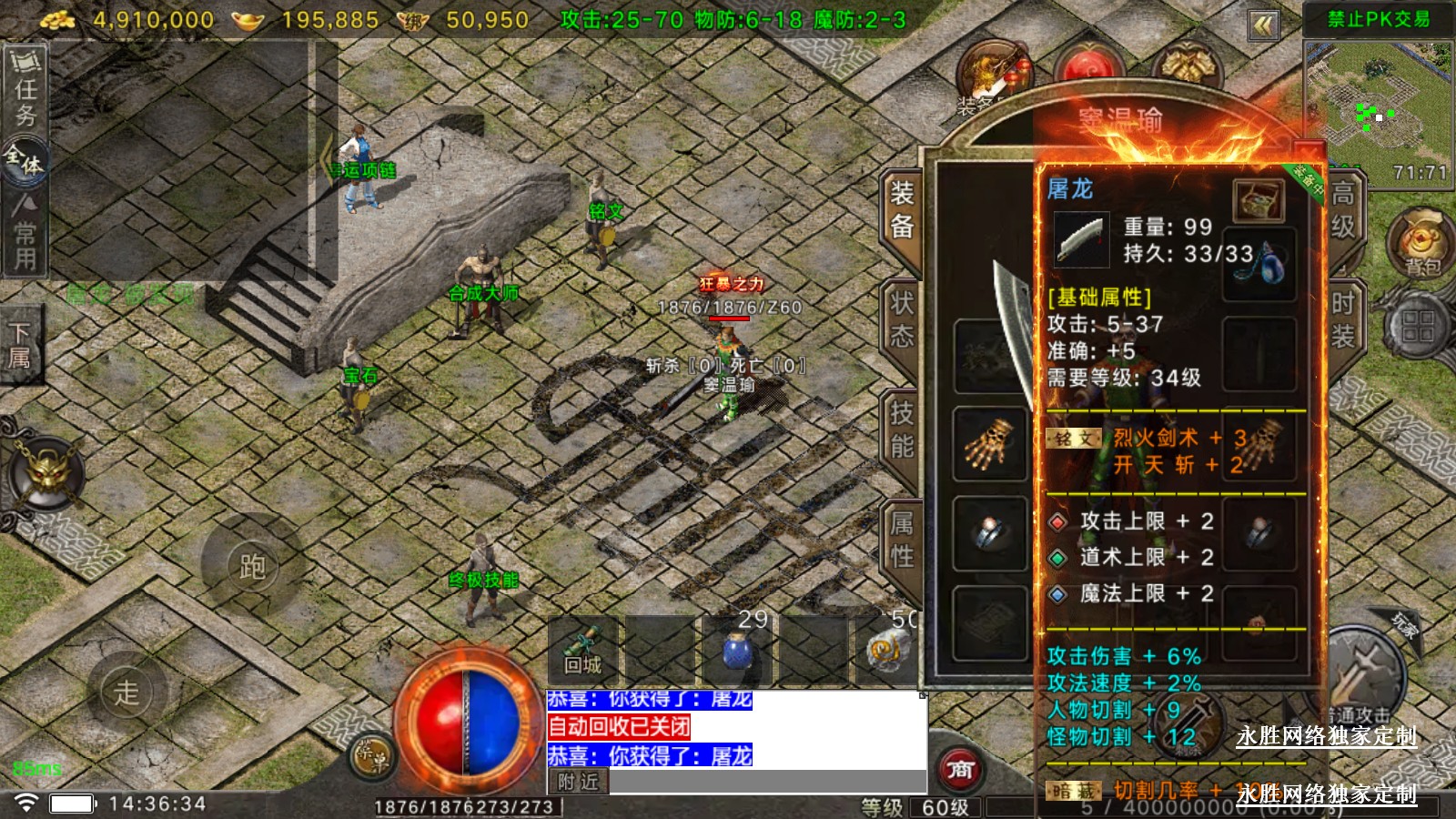
Task: Switch to the 常用 tab
Action: coord(25,235)
